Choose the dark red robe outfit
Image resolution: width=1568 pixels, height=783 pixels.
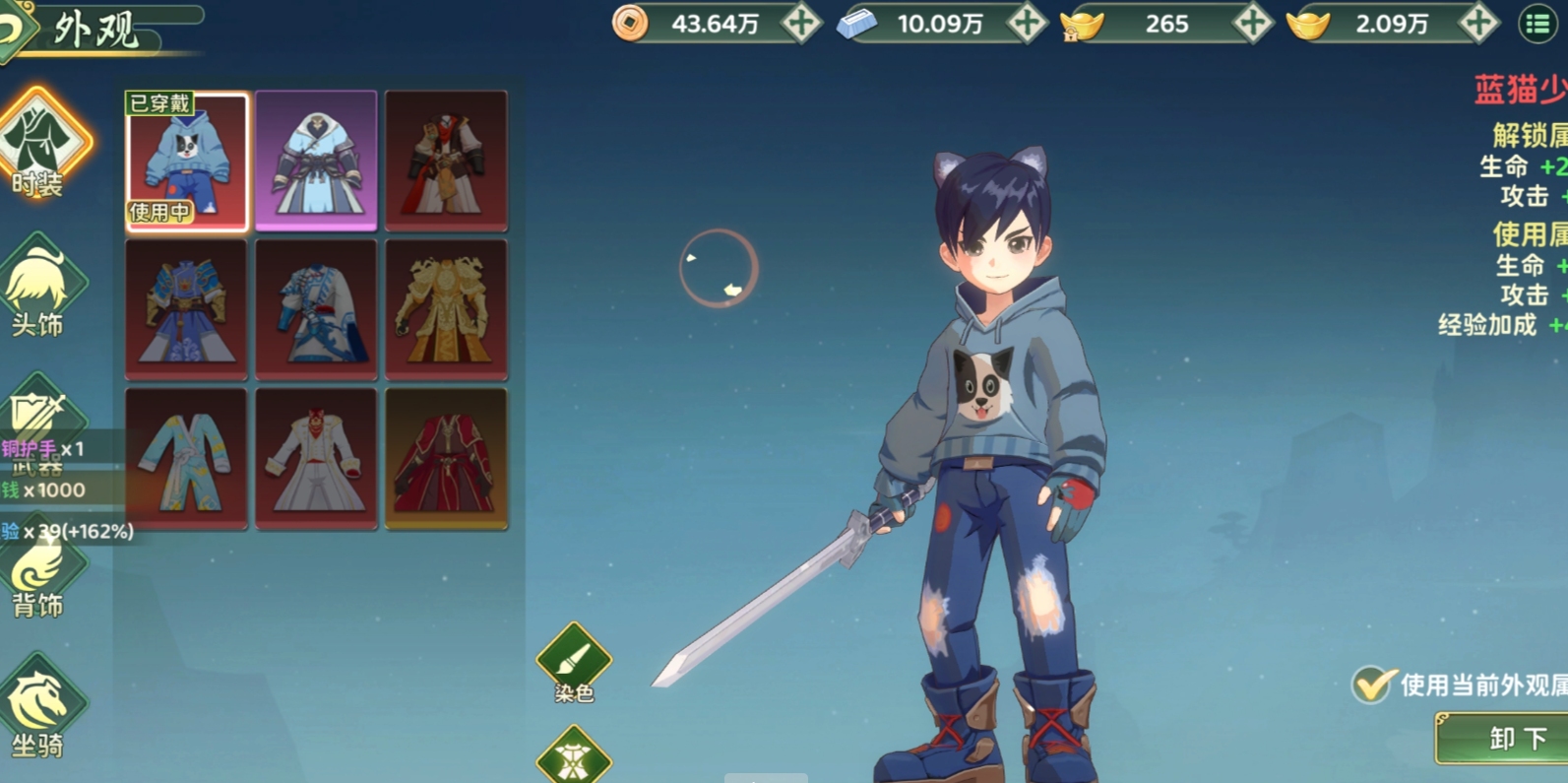tap(446, 459)
